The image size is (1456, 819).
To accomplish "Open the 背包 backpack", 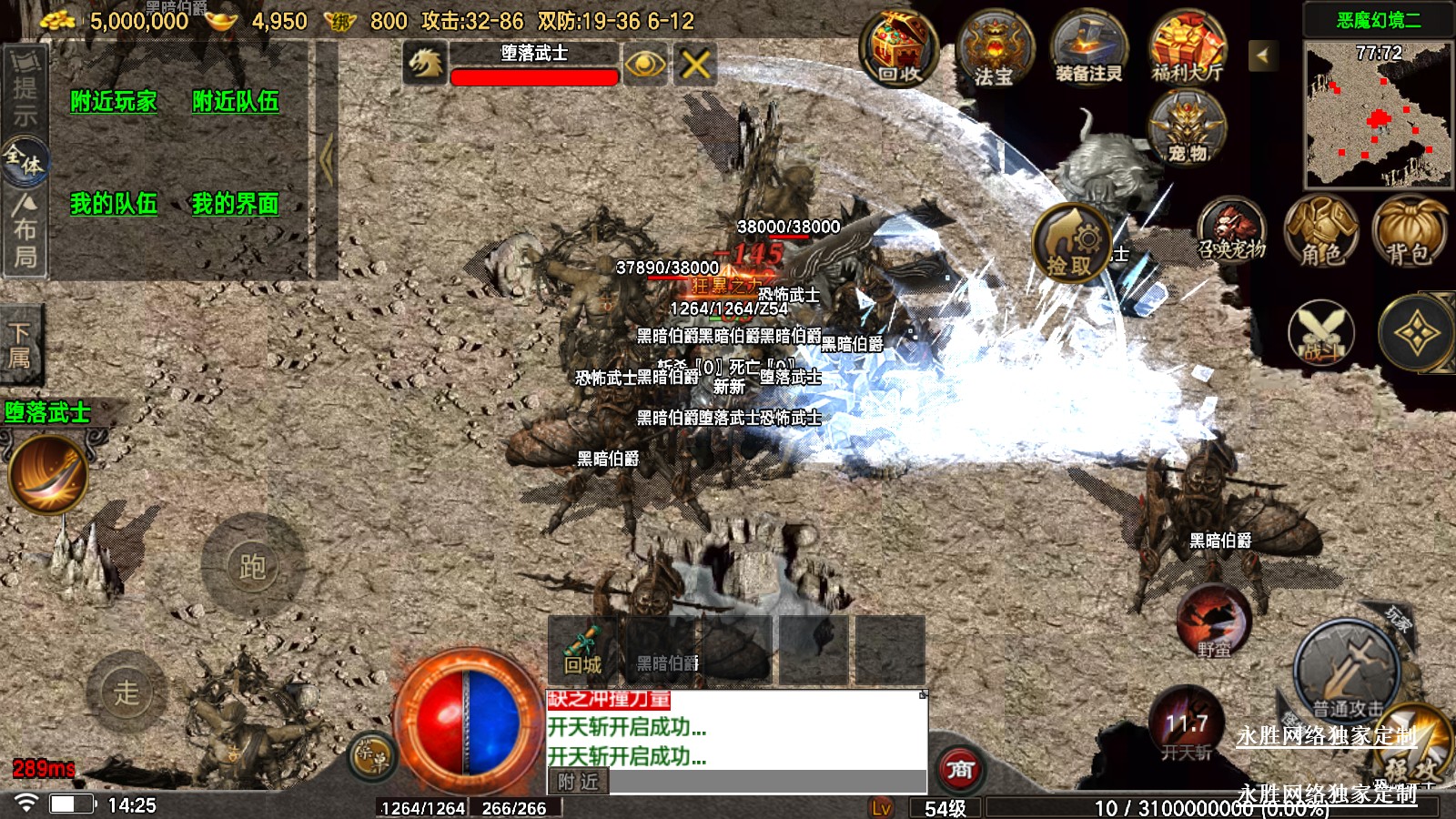I will (1409, 232).
